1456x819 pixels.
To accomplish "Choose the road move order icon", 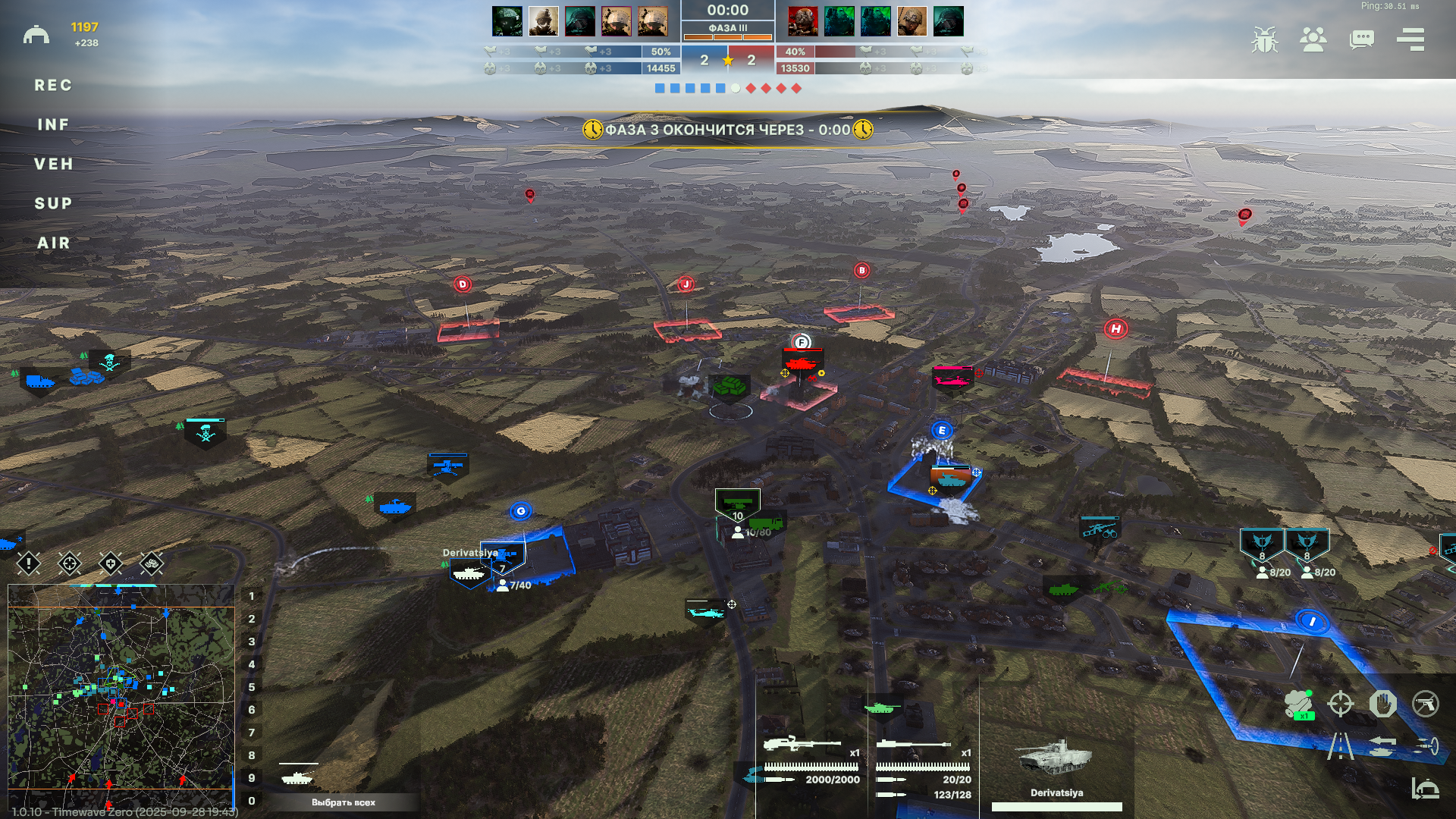I will pos(1341,746).
